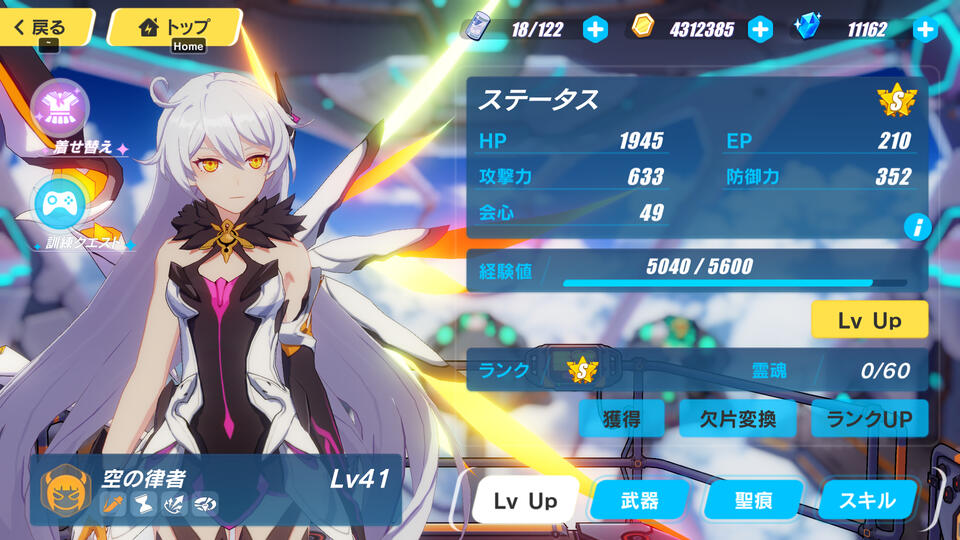The width and height of the screenshot is (960, 540).
Task: Click the yellow Lv Up button
Action: click(869, 320)
